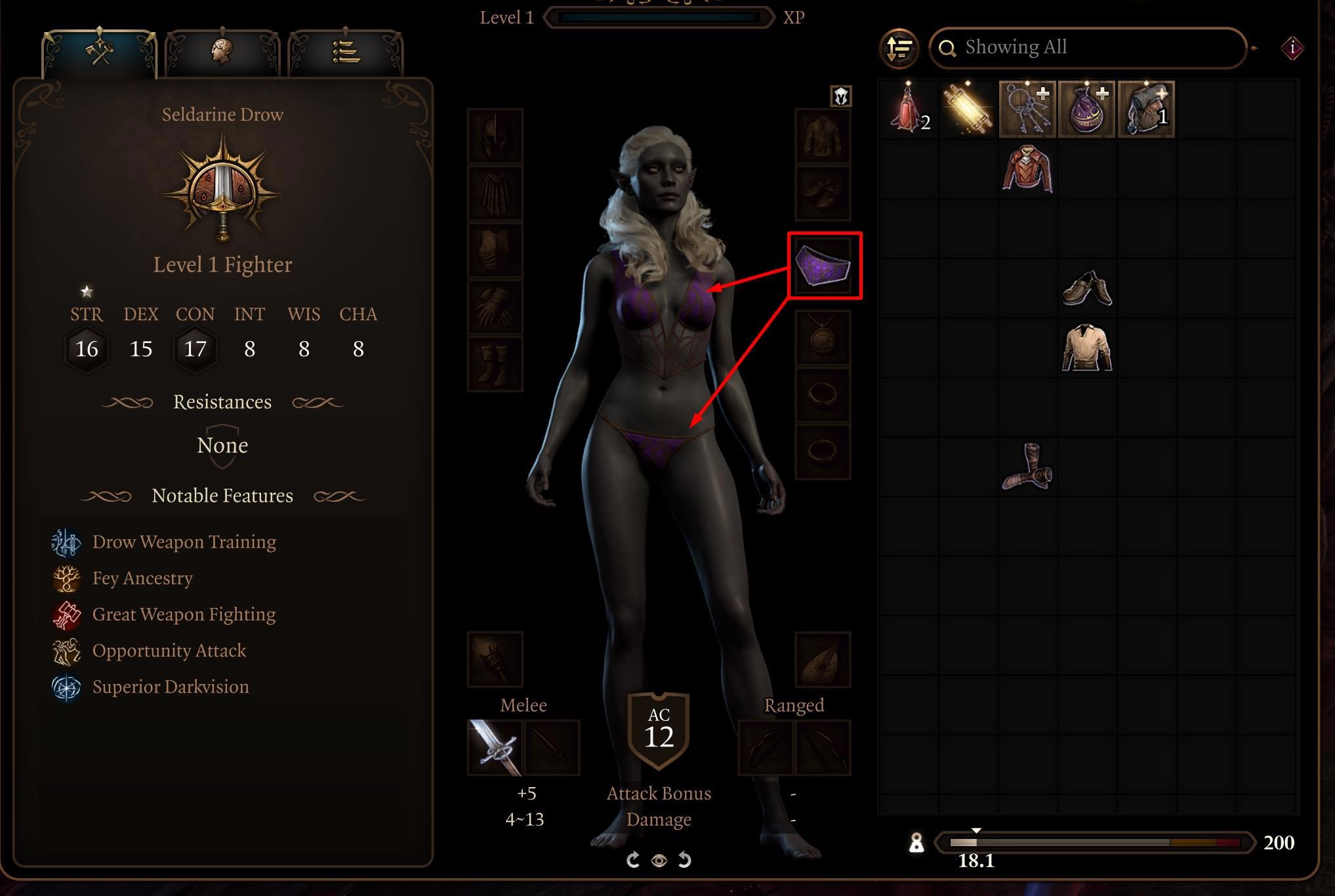Switch to the crossed axes equipment tab

click(100, 52)
